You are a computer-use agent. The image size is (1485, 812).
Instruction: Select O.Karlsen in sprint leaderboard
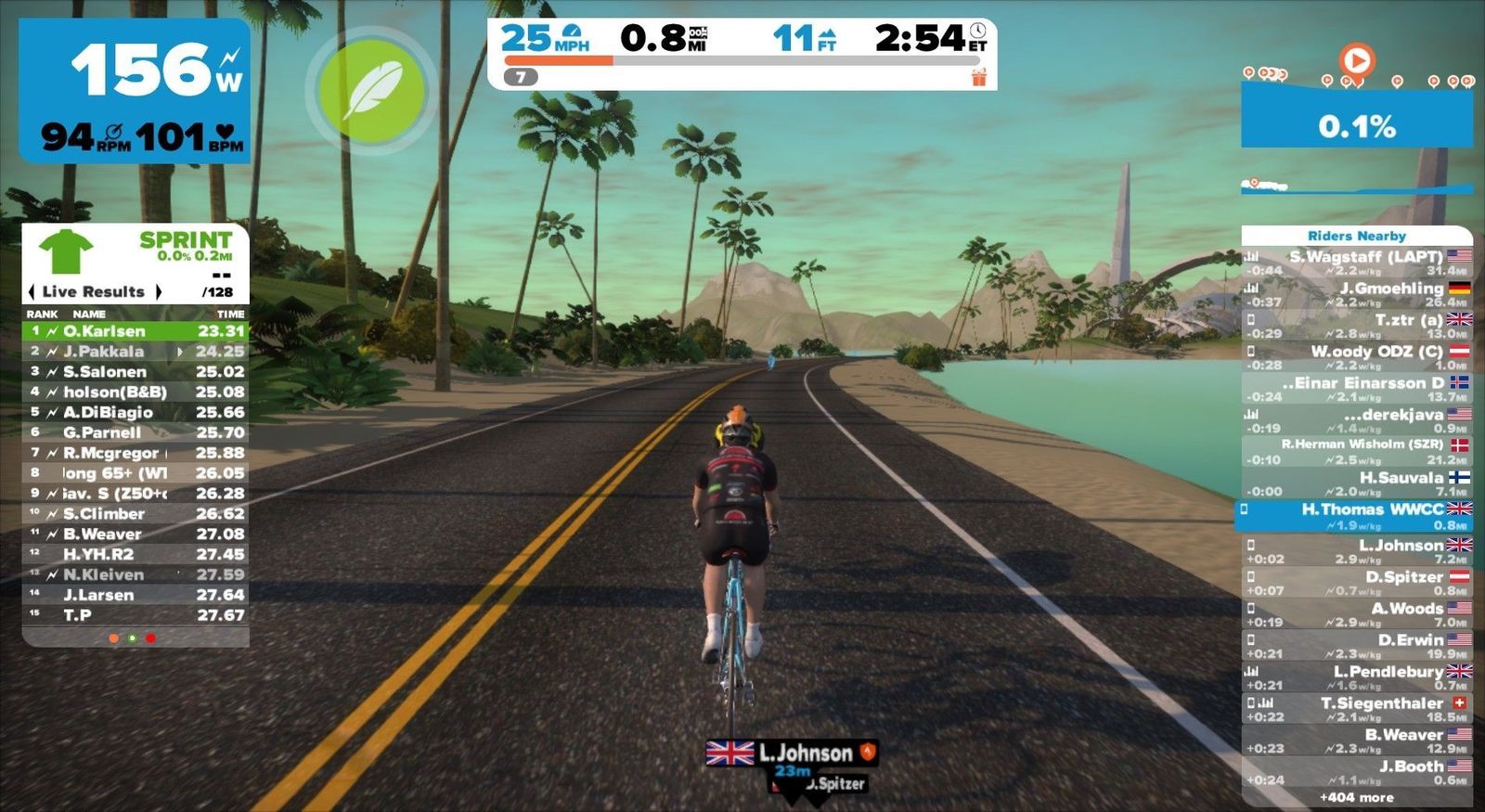click(x=136, y=330)
